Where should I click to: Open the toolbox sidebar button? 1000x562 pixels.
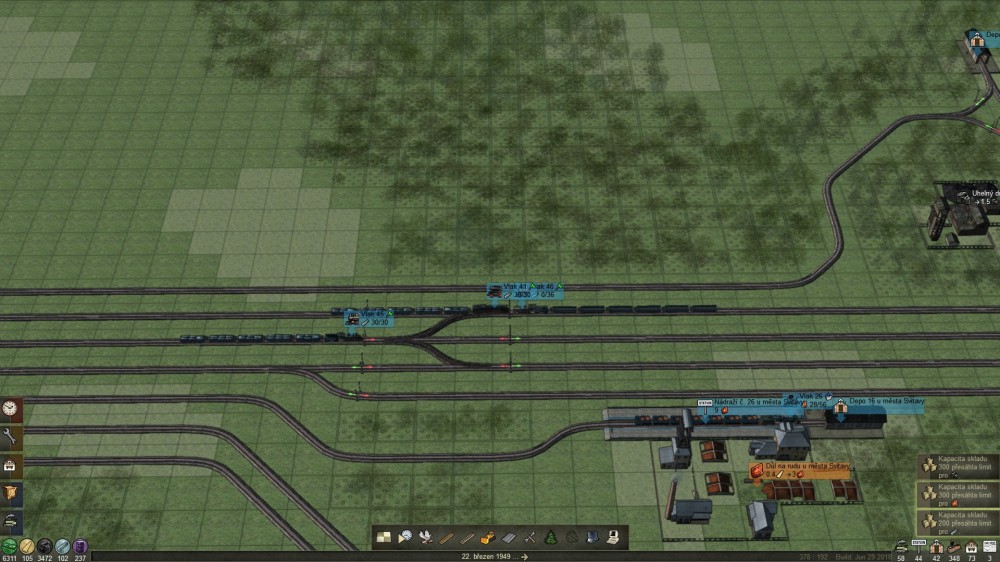11,465
